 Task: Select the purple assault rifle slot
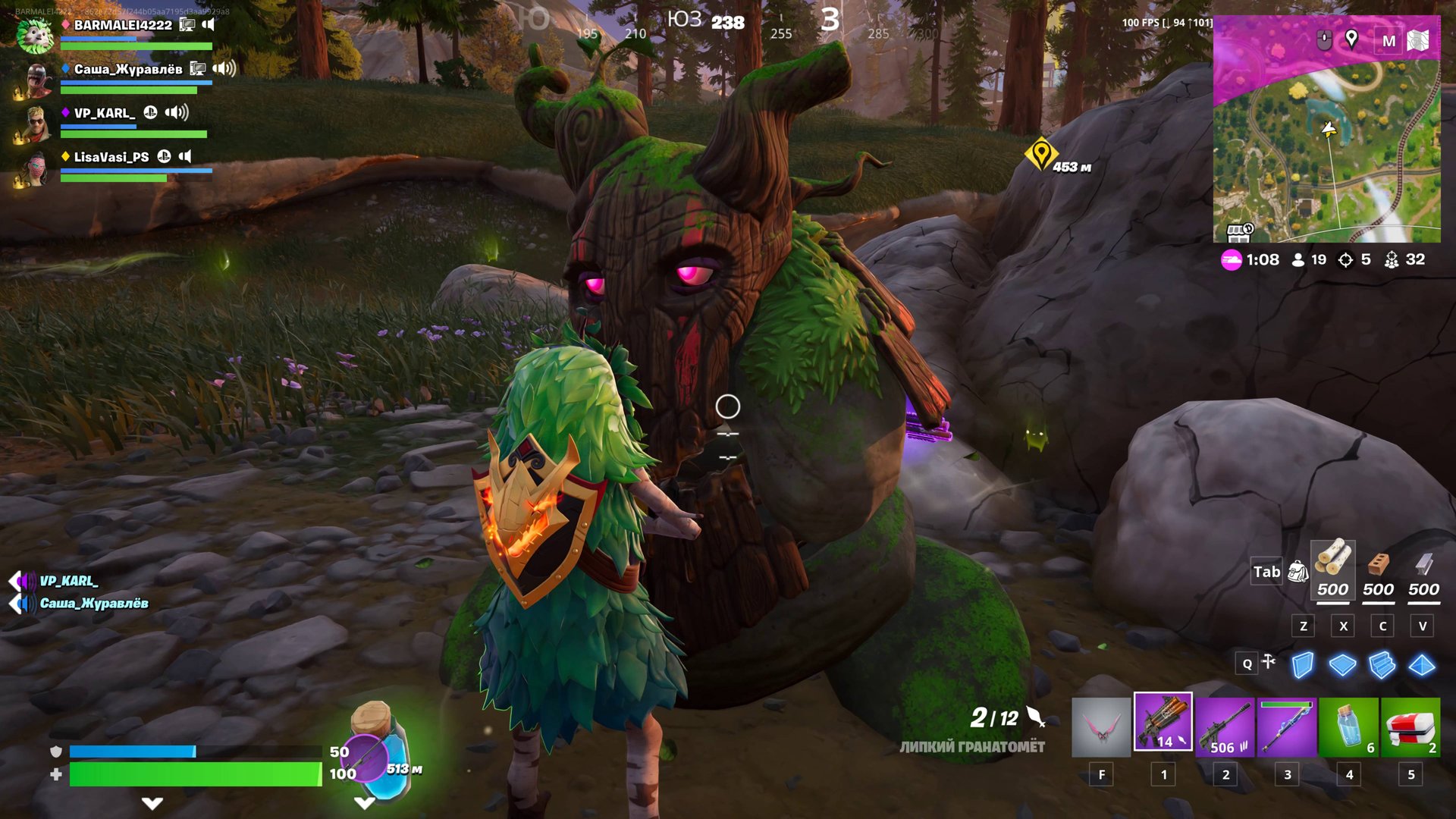[1225, 726]
